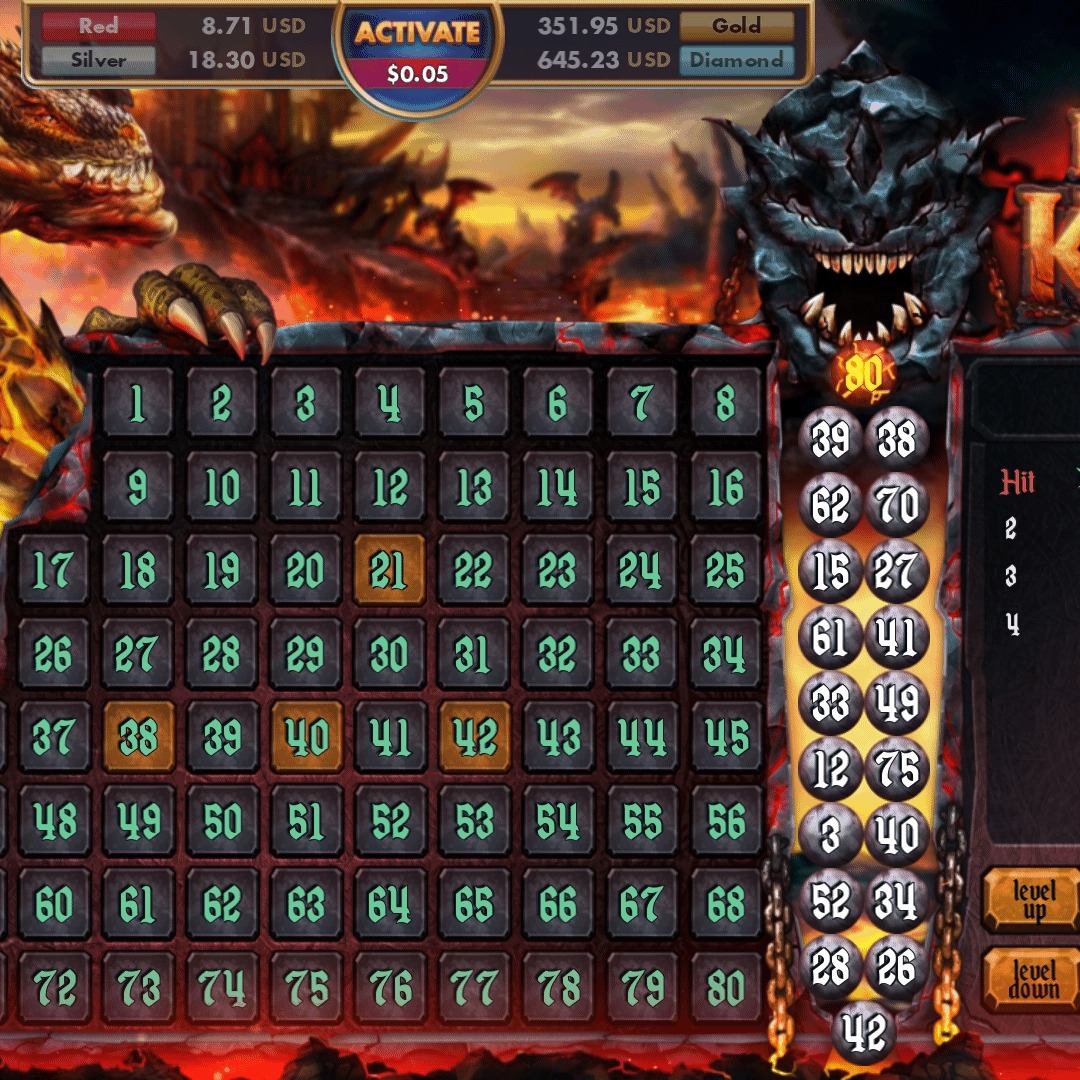Screen dimensions: 1080x1080
Task: Mark number 17 tile
Action: pos(53,570)
